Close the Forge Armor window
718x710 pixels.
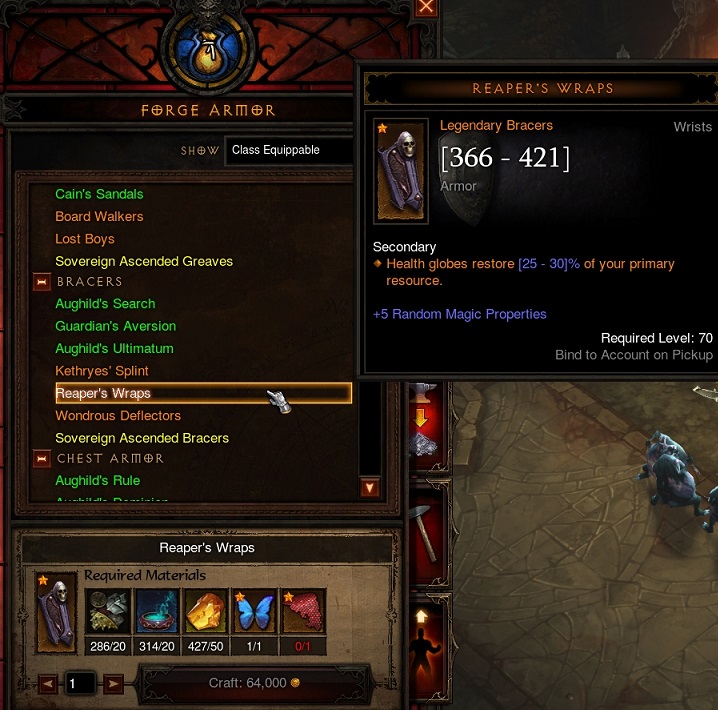tap(427, 6)
